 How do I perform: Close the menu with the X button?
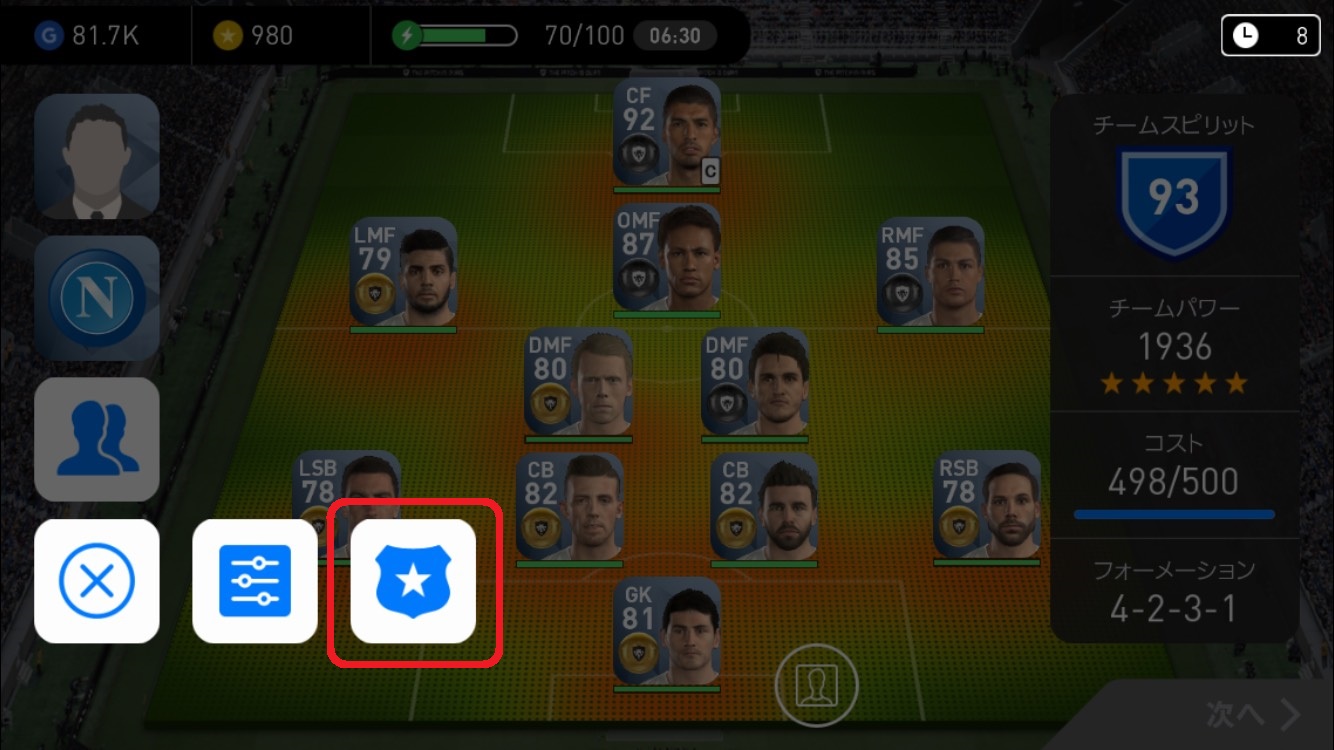click(97, 581)
